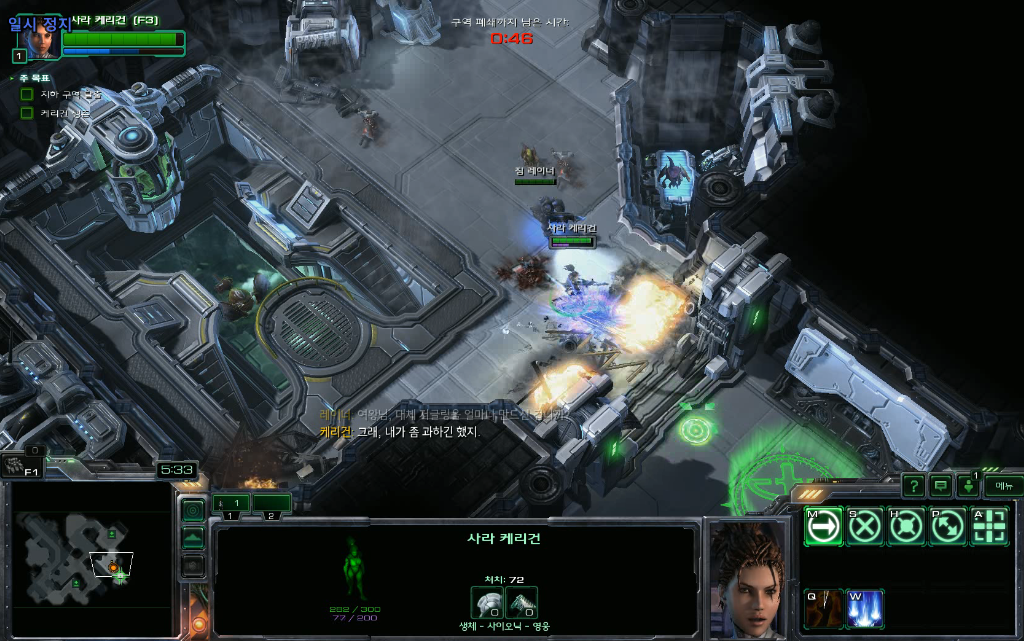Click the Move command button
This screenshot has height=641, width=1024.
[823, 526]
